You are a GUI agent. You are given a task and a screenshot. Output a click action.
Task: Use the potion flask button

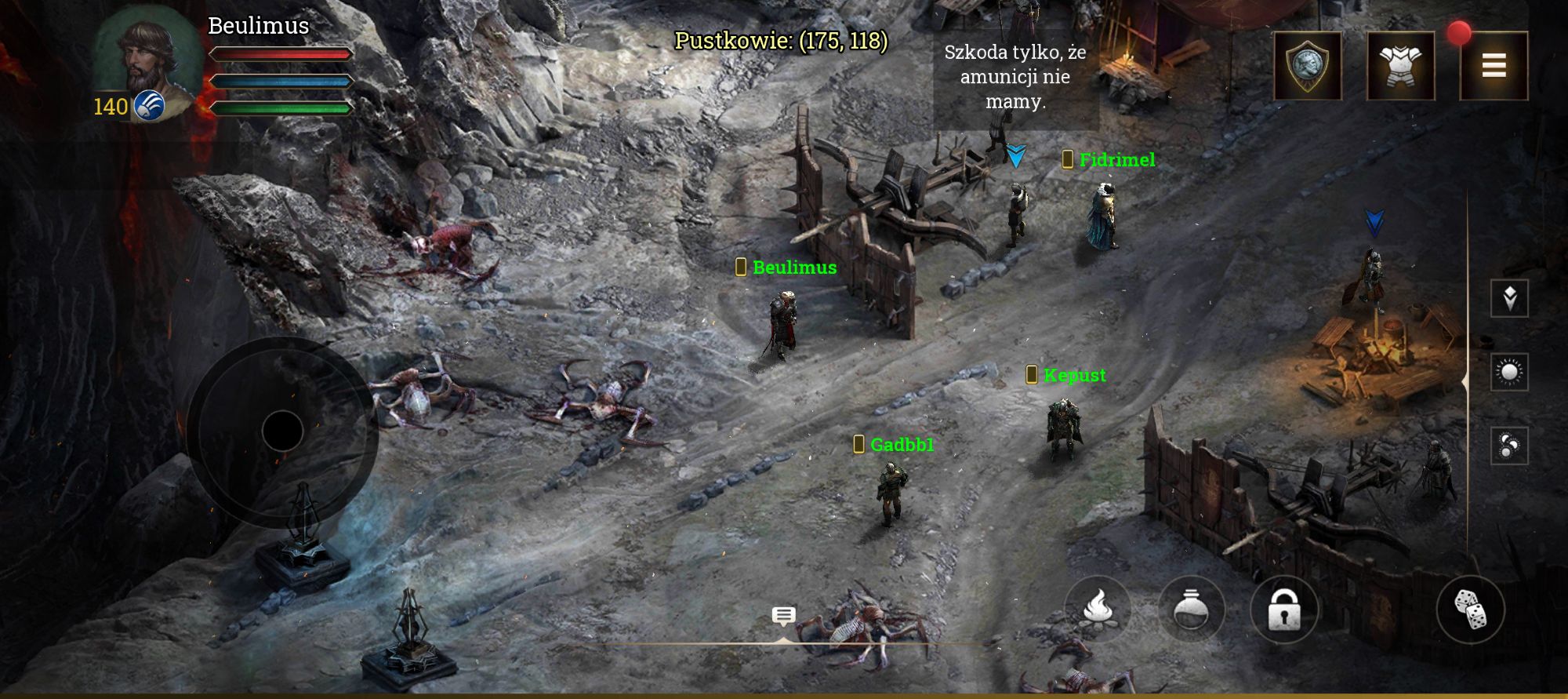[x=1191, y=610]
